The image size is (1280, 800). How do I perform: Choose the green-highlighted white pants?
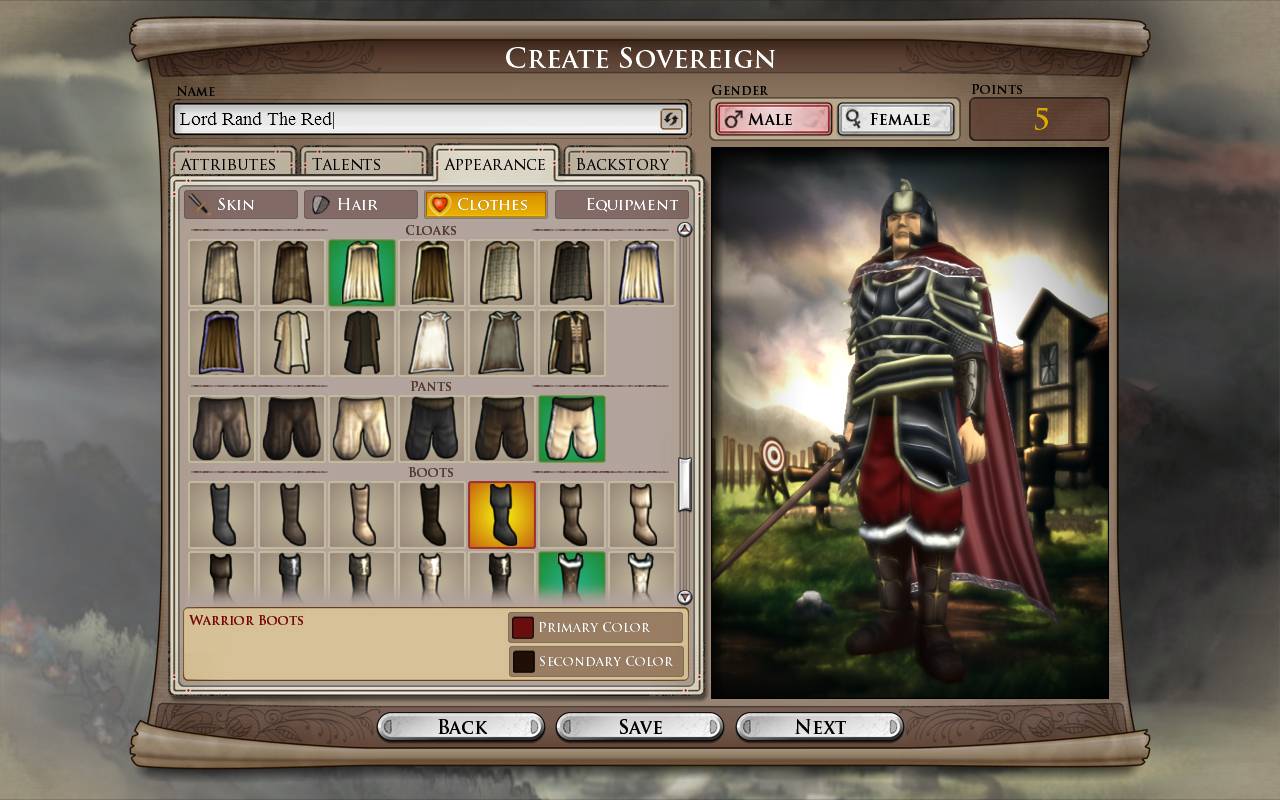tap(572, 428)
